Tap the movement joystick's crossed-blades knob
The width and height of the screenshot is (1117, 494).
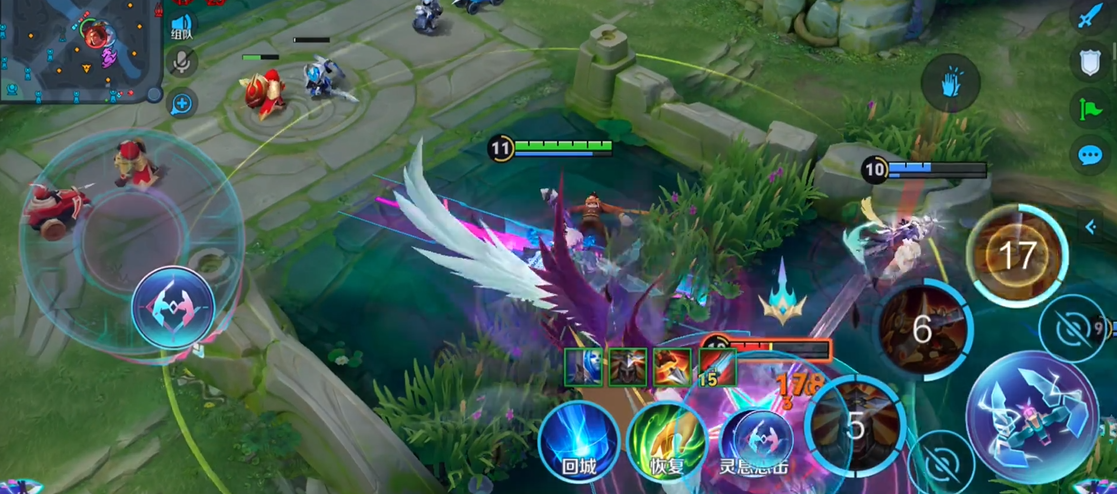172,307
